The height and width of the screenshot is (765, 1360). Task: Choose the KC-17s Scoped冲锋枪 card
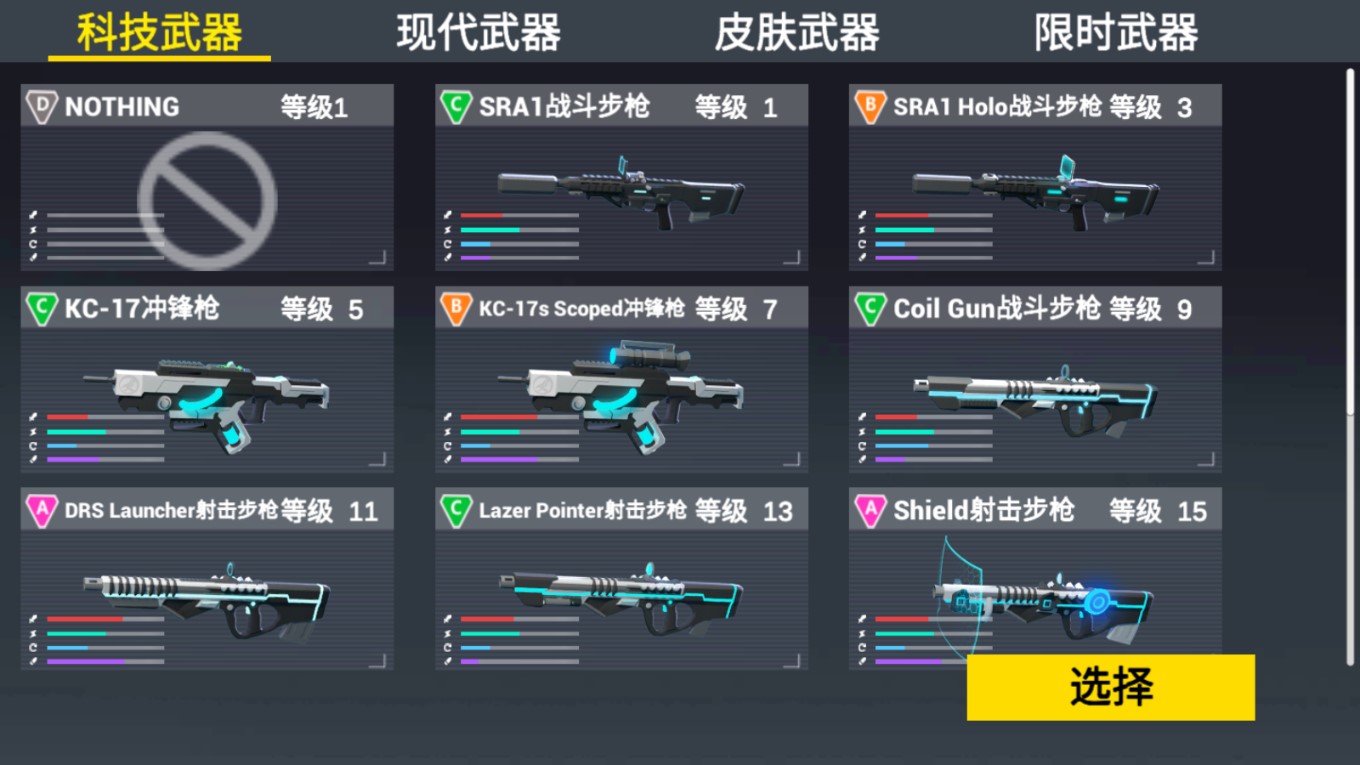(x=621, y=380)
